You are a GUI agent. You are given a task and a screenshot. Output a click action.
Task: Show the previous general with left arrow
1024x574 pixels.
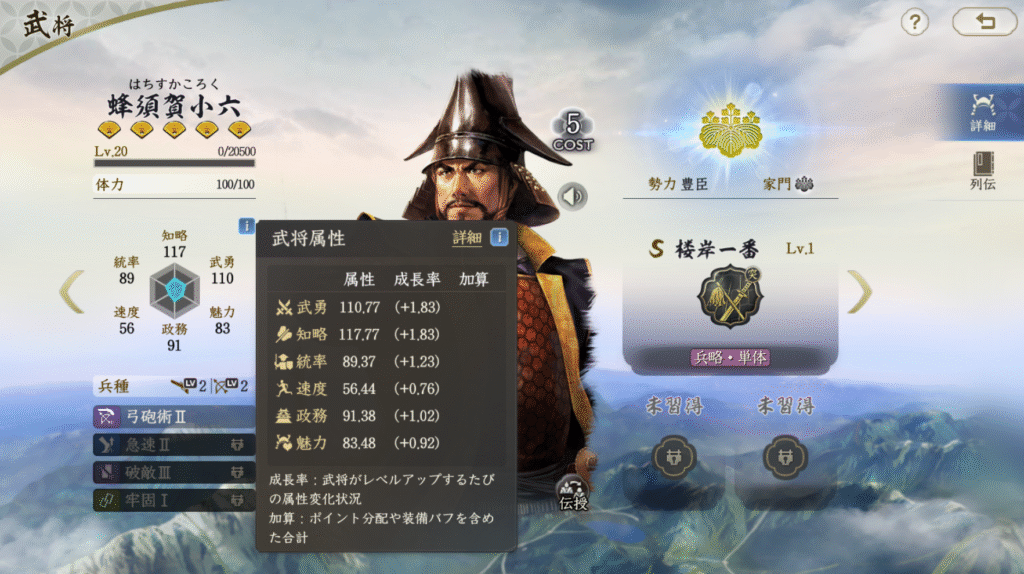(x=71, y=291)
